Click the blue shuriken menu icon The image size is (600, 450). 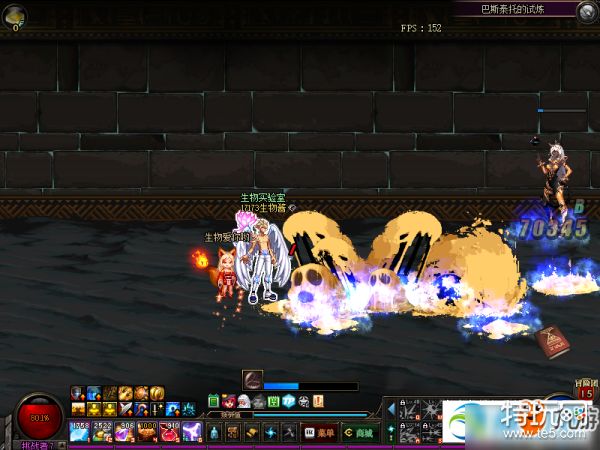[269, 432]
